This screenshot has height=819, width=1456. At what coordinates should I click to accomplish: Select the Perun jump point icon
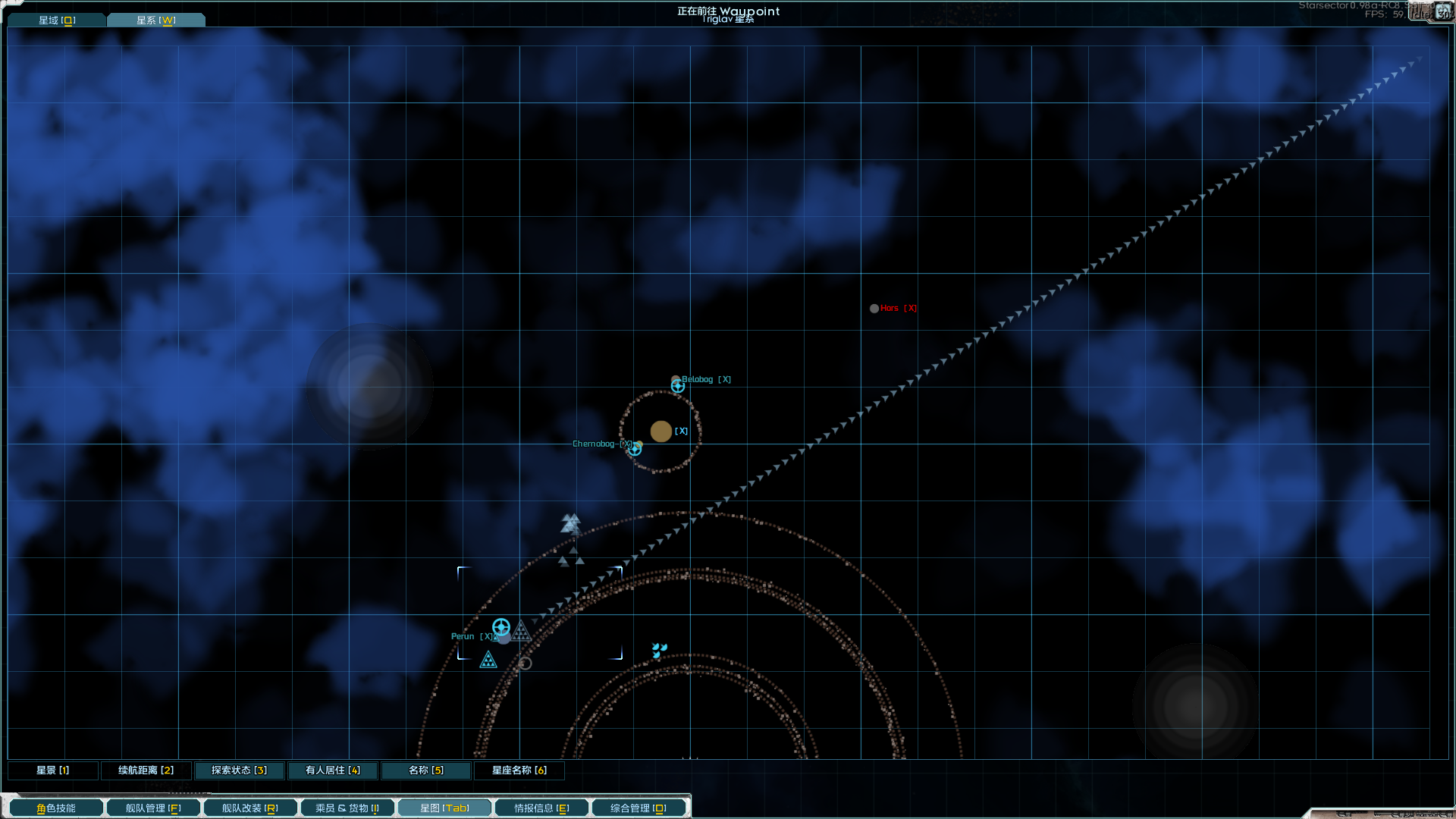pos(500,627)
